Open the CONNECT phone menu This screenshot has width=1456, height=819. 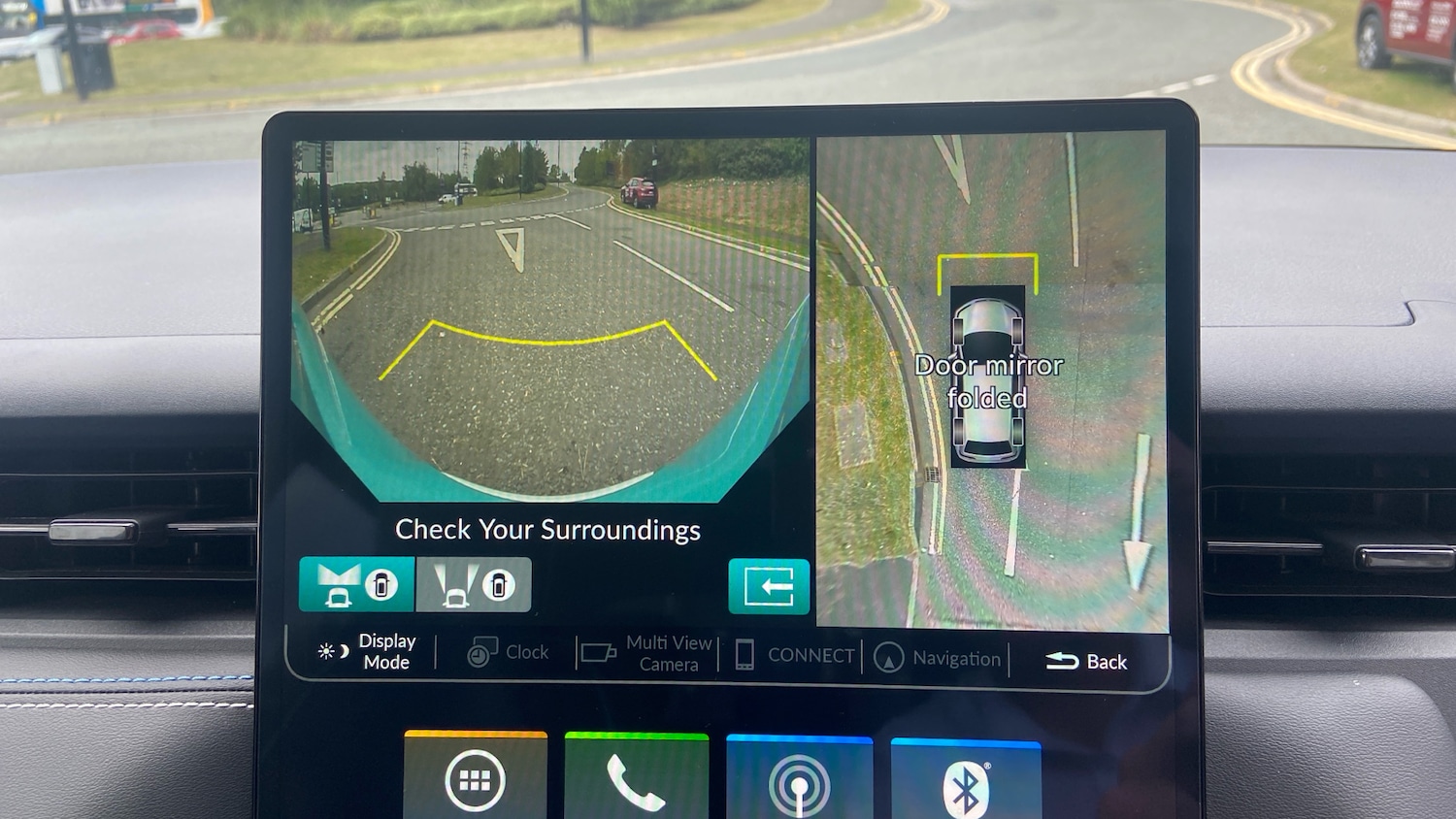[x=795, y=655]
